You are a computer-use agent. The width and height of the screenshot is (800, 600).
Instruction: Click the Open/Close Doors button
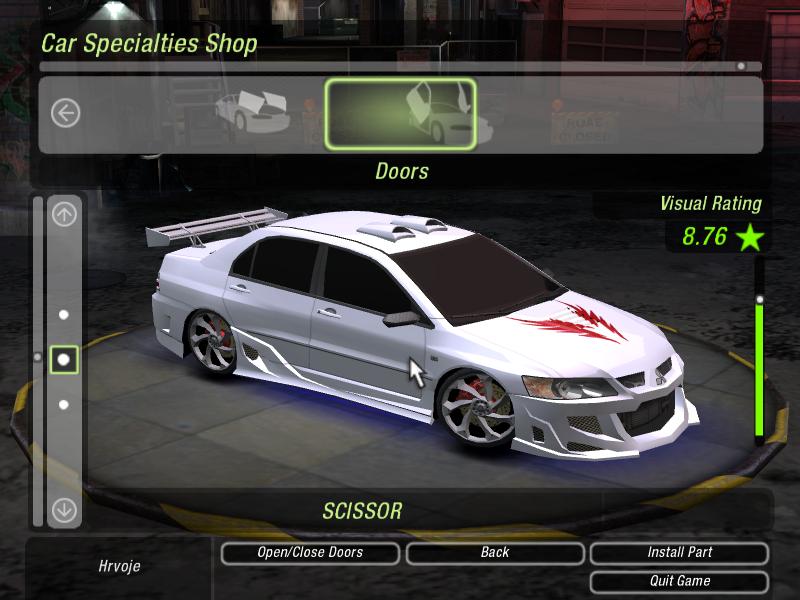click(x=310, y=552)
